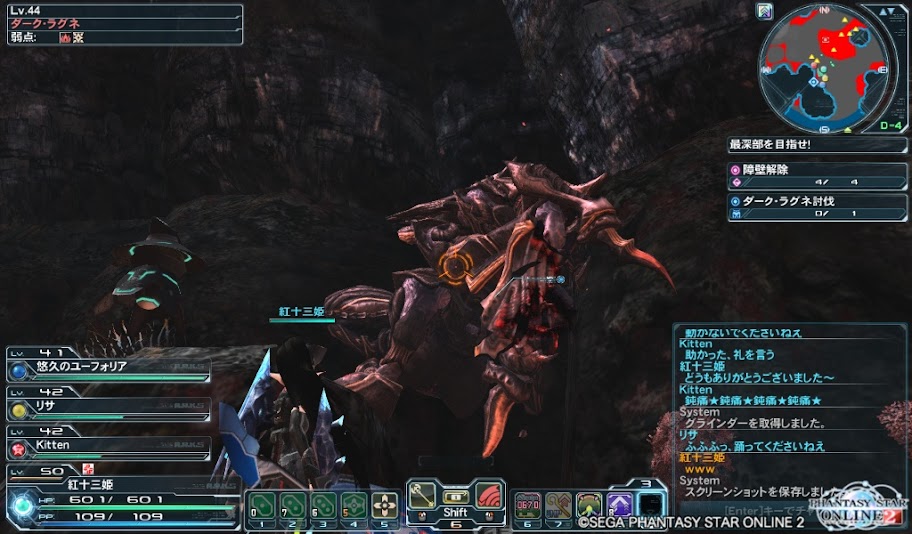912x534 pixels.
Task: Use the green item in subpalette slot 3
Action: pyautogui.click(x=323, y=505)
